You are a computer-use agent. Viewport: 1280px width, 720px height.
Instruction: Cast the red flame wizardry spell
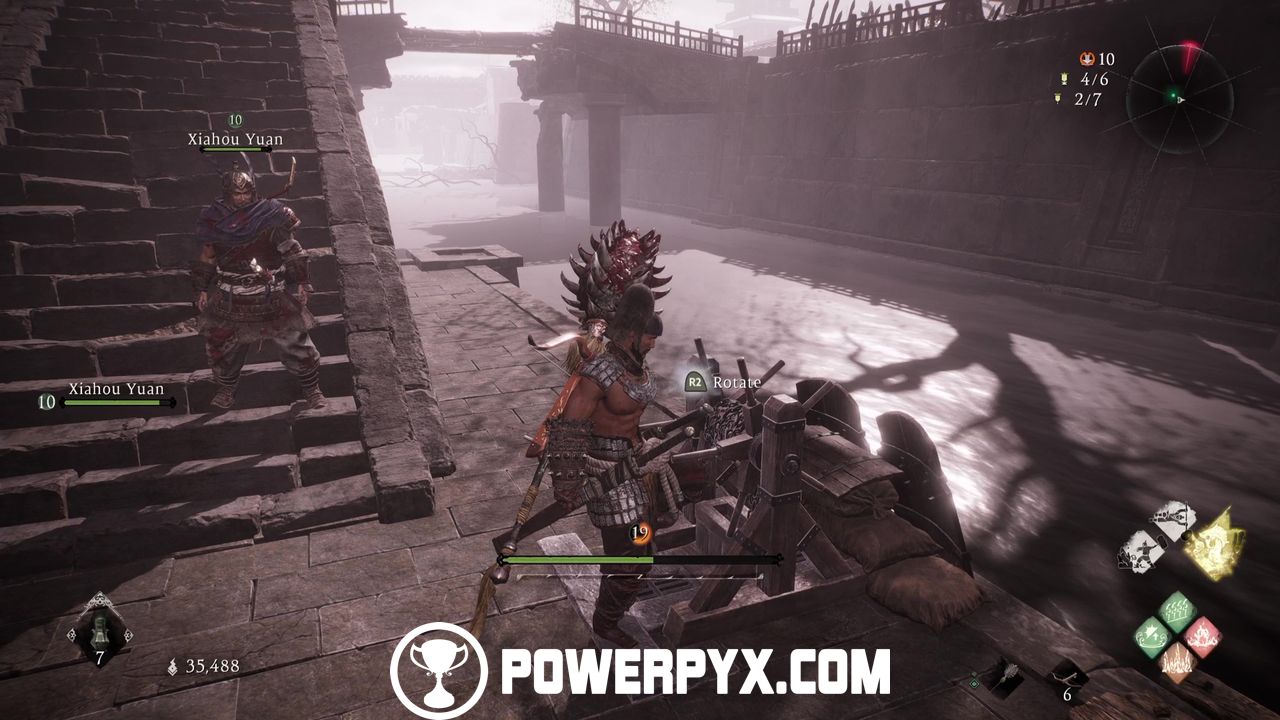pos(1203,636)
